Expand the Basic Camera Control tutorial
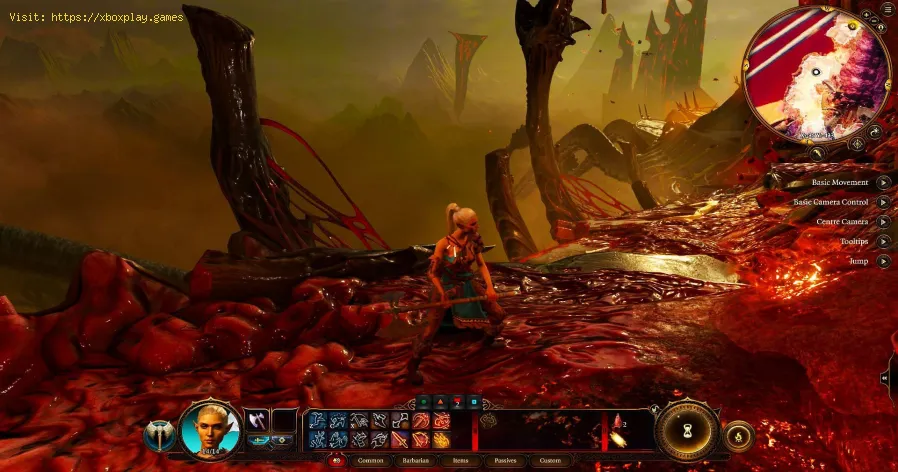Screen dimensions: 898x472 coord(883,202)
